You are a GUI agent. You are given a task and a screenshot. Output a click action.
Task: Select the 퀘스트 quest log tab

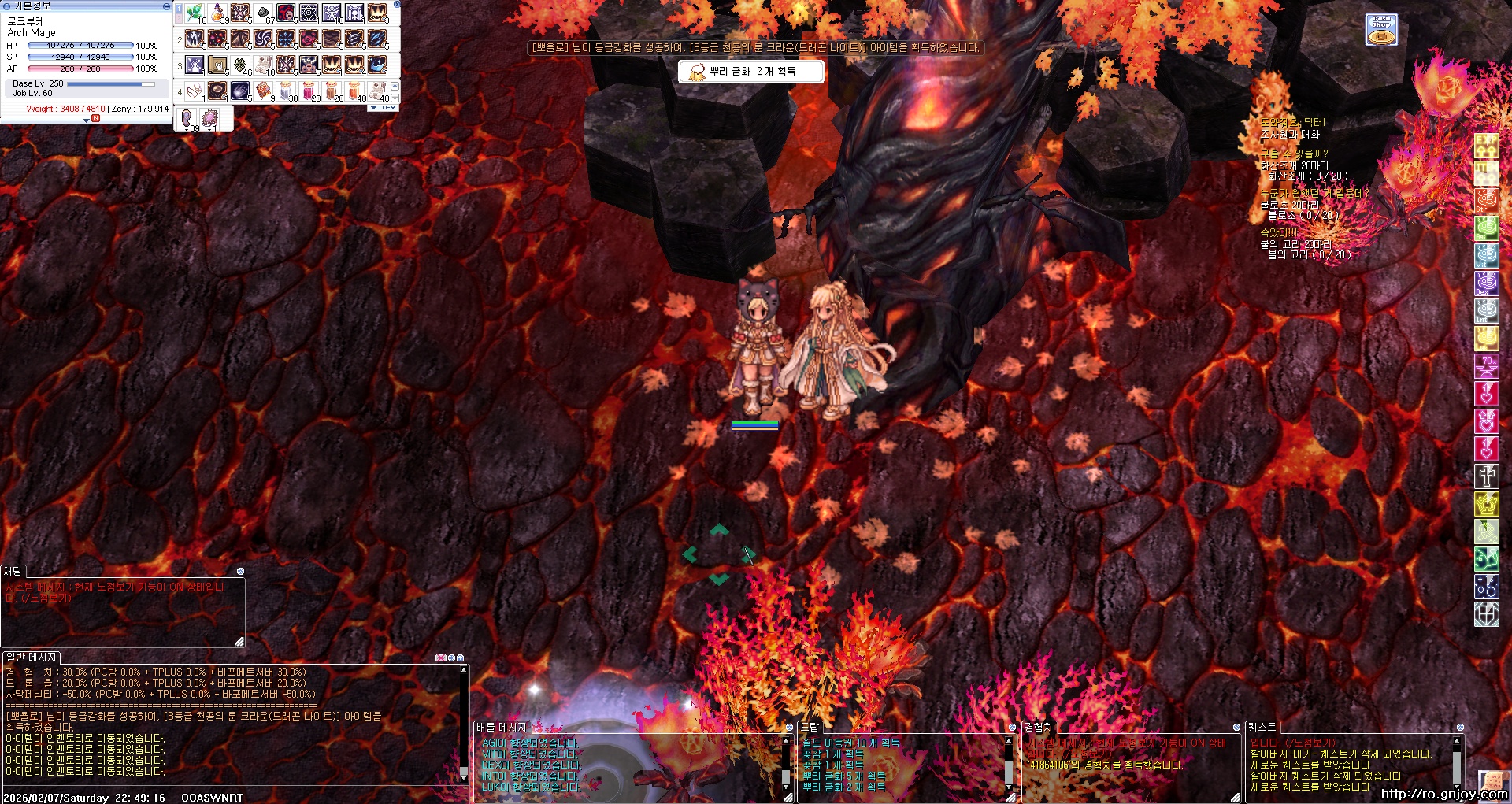pos(1262,727)
